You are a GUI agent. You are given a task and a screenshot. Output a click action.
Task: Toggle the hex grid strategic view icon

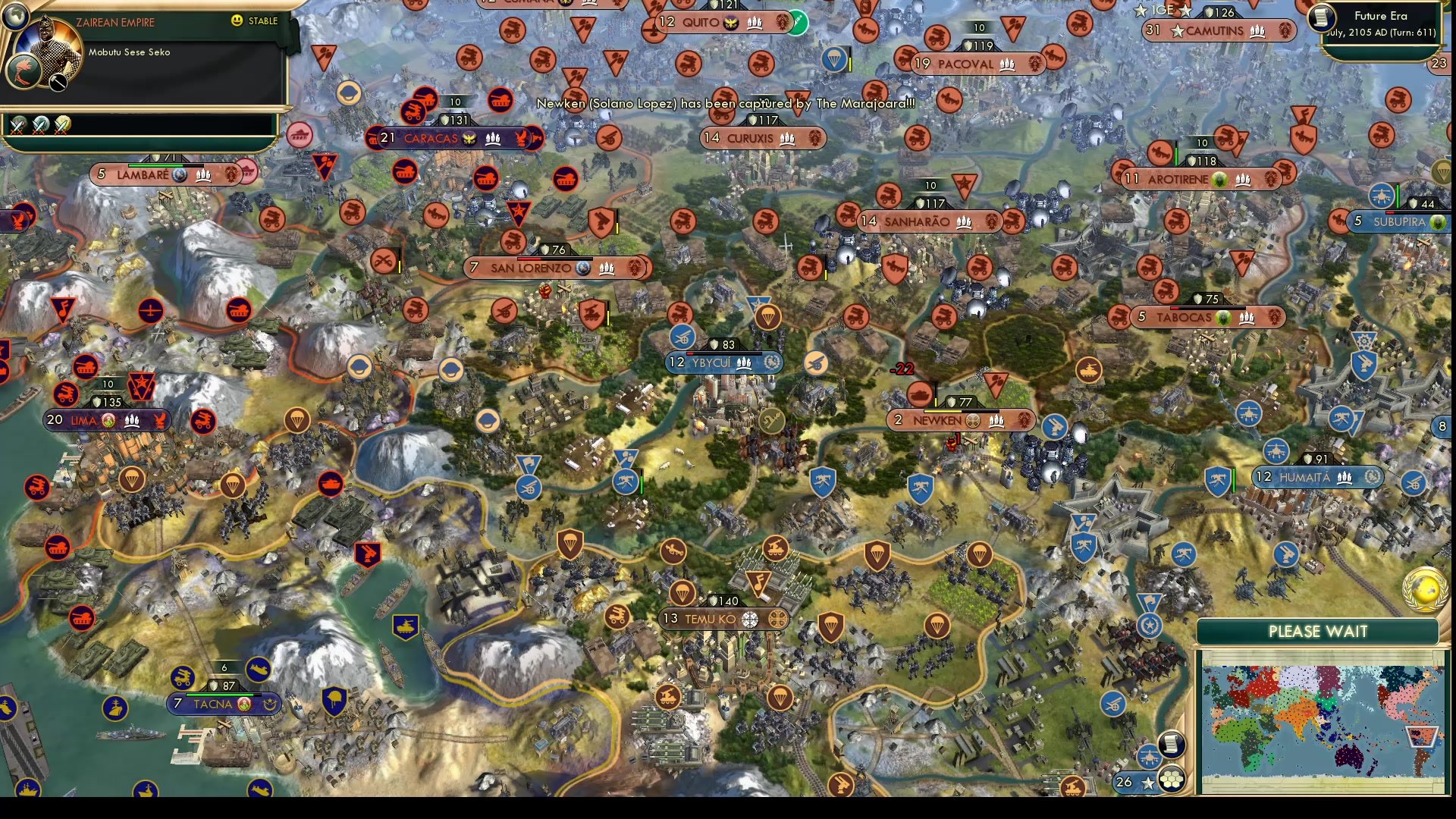tap(1171, 780)
